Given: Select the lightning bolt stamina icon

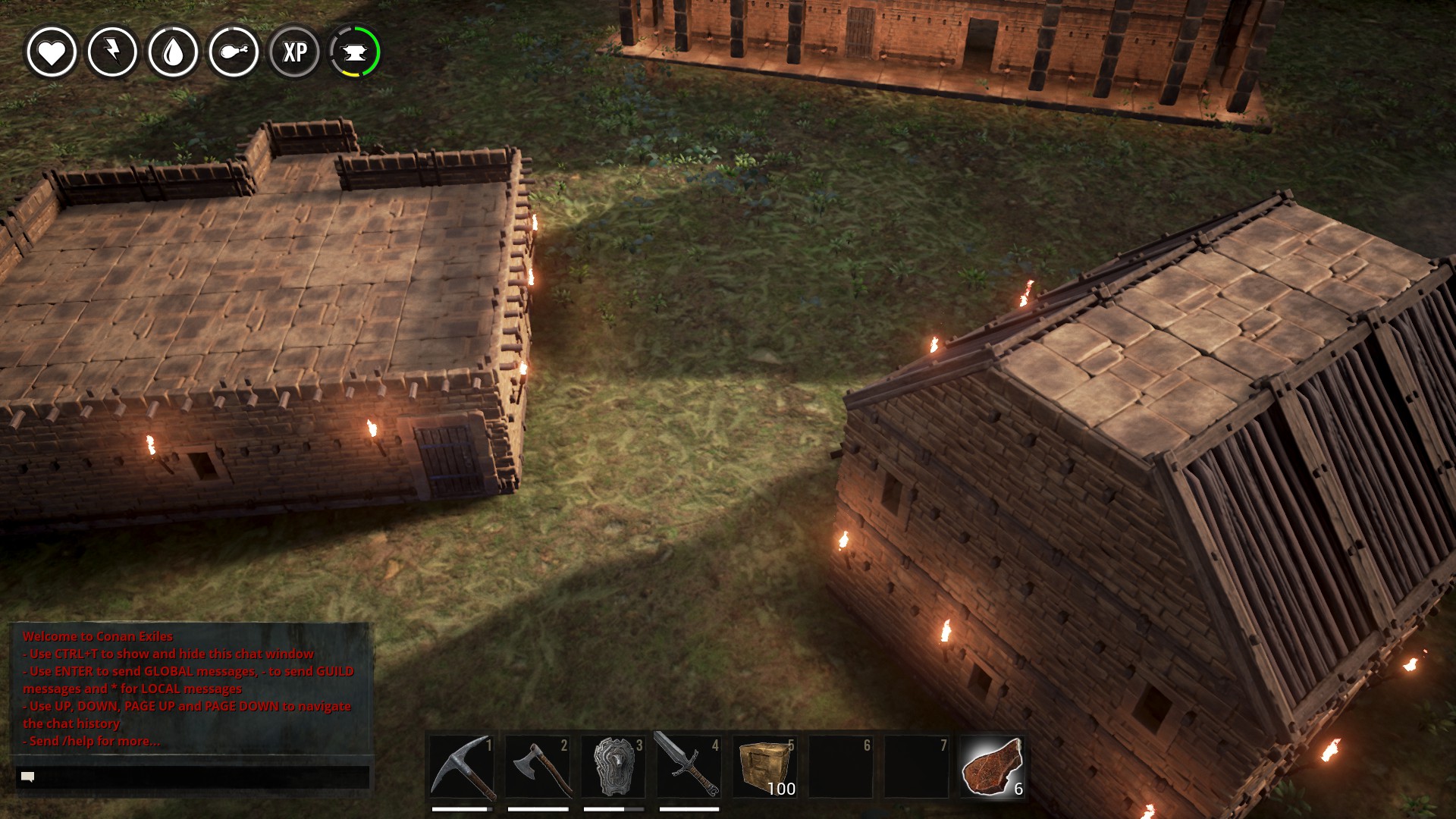Looking at the screenshot, I should 112,52.
